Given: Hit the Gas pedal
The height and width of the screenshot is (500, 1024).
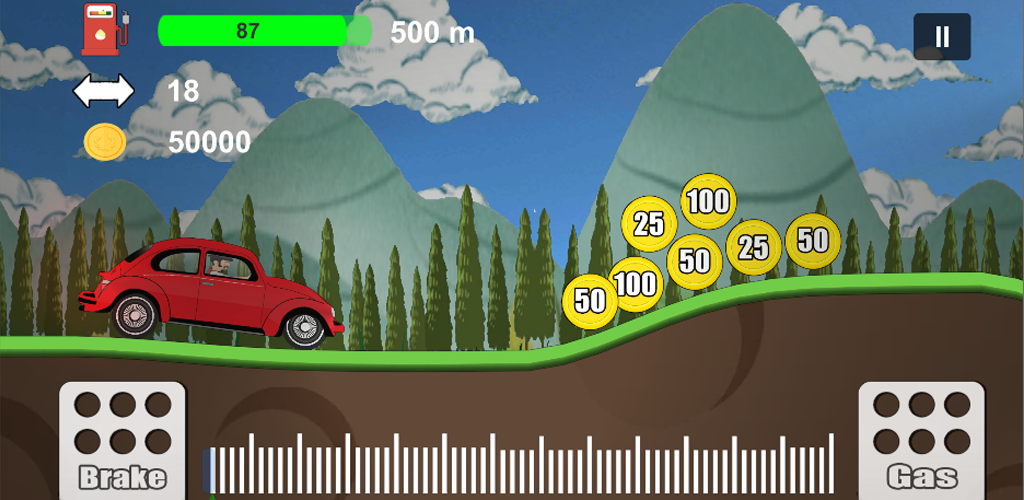Looking at the screenshot, I should click(x=921, y=440).
